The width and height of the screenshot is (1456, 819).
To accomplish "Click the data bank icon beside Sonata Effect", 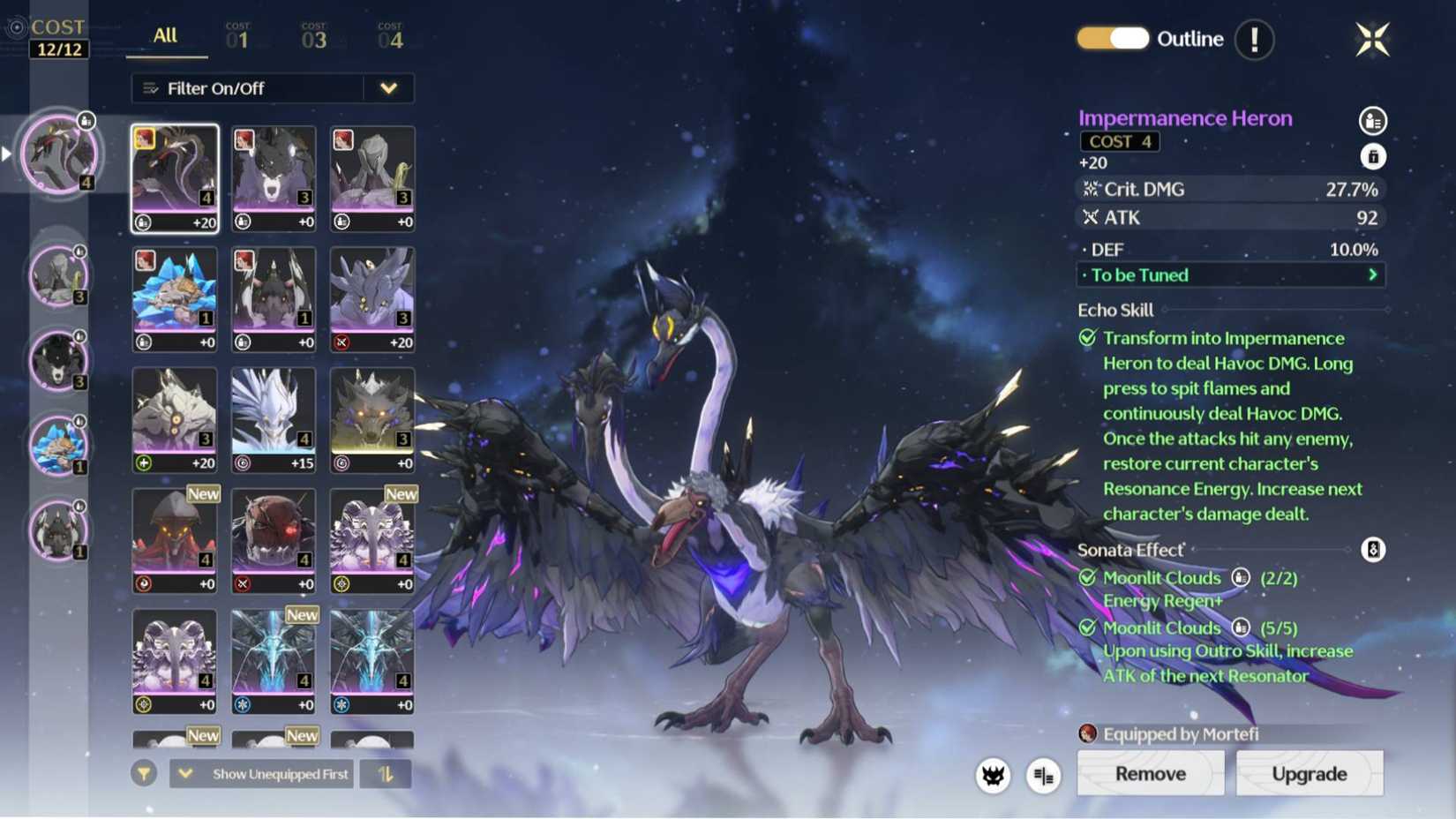I will (1370, 549).
